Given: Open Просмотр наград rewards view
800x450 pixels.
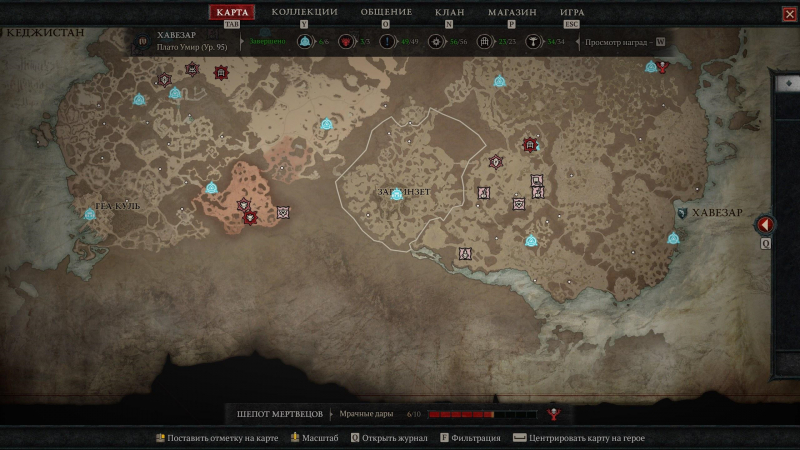Looking at the screenshot, I should [625, 42].
